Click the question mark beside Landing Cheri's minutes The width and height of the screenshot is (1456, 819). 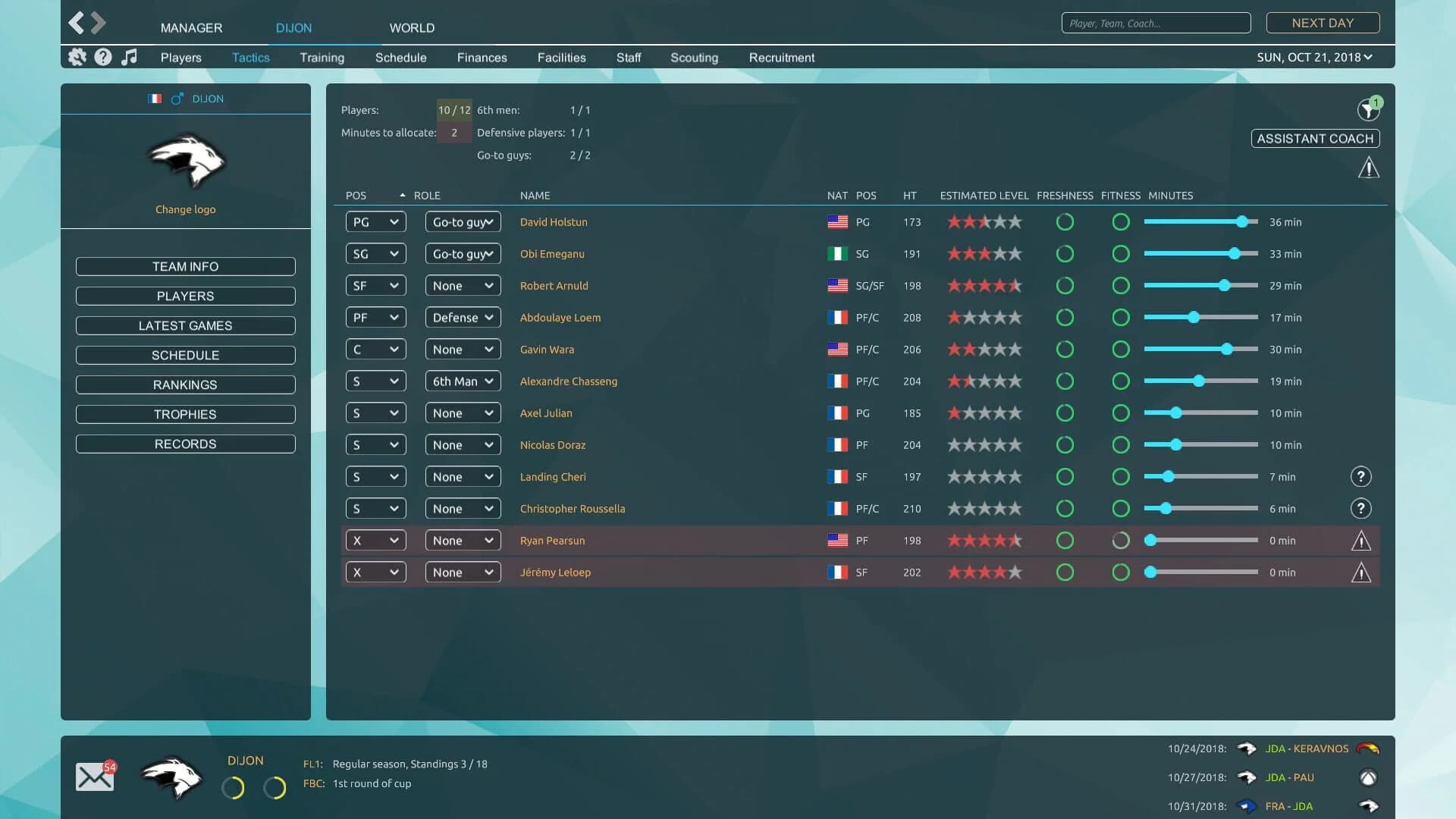tap(1362, 476)
